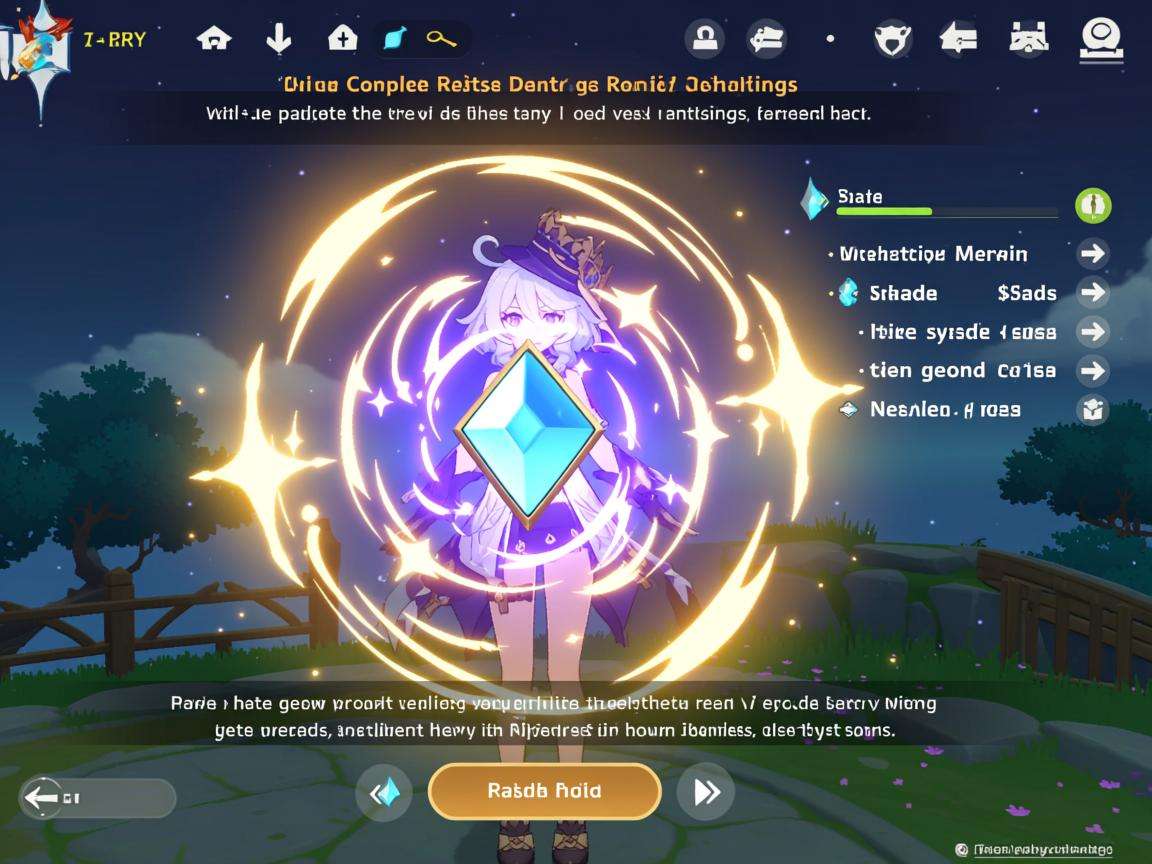Go back with the bottom-left arrow button
1152x864 pixels.
[x=97, y=798]
